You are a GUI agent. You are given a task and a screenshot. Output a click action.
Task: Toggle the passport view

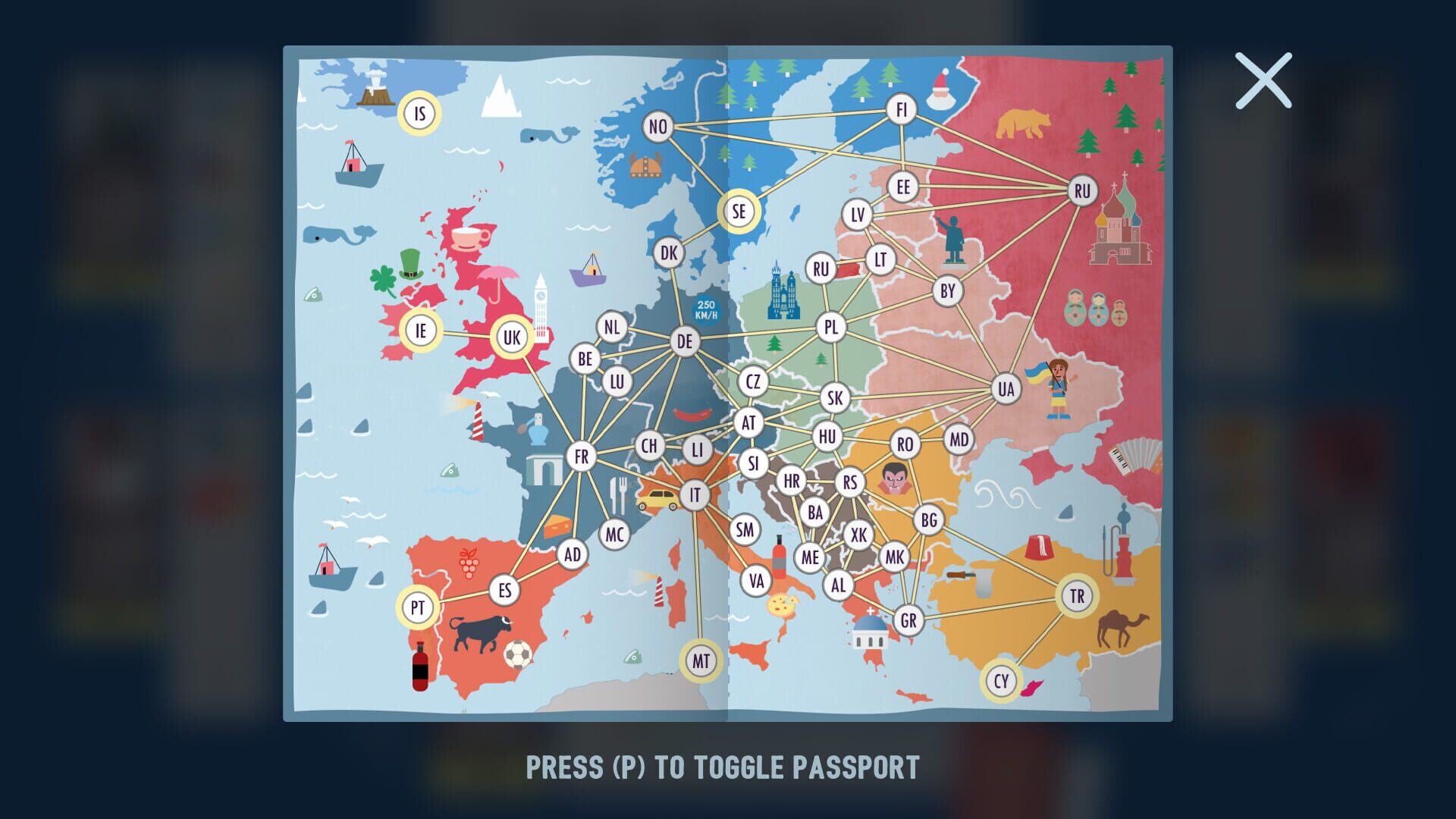click(x=722, y=767)
